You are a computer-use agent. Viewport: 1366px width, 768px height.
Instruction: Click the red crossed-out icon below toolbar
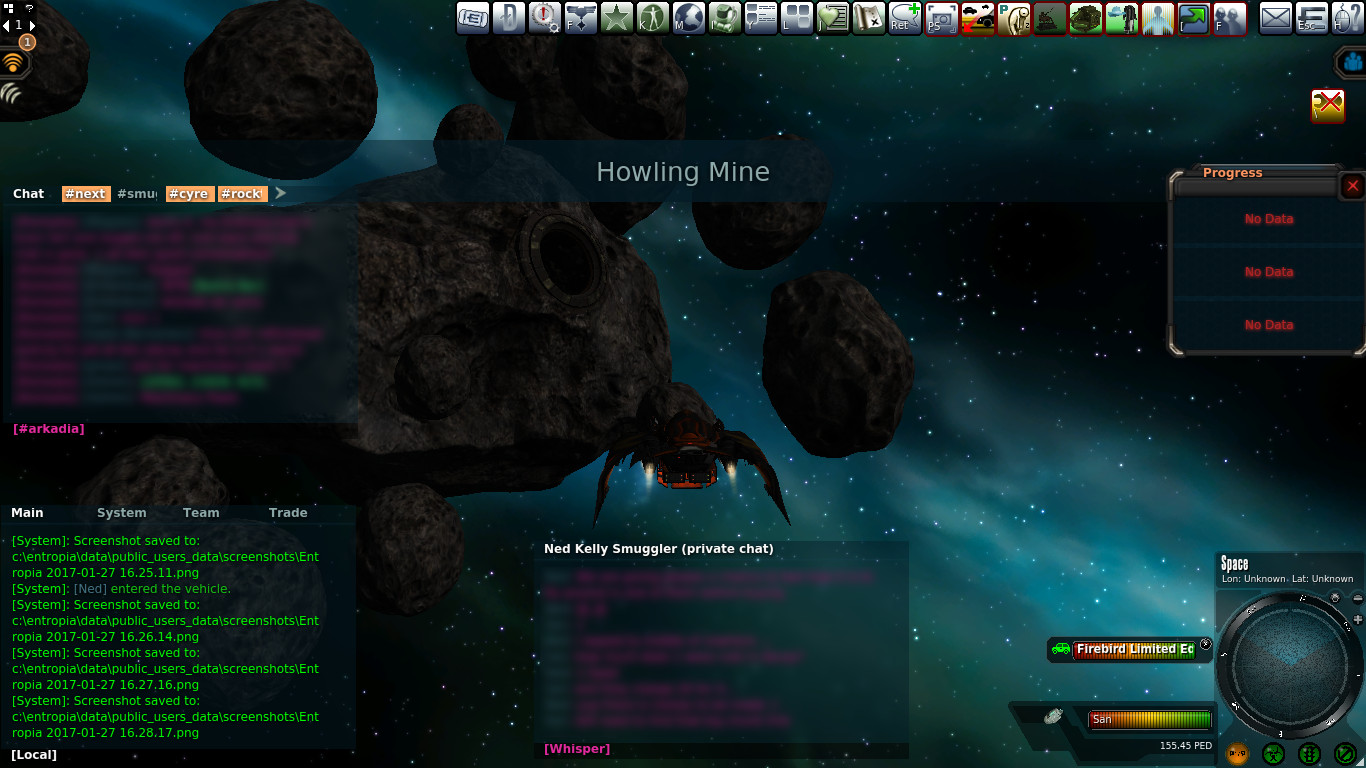[1327, 105]
